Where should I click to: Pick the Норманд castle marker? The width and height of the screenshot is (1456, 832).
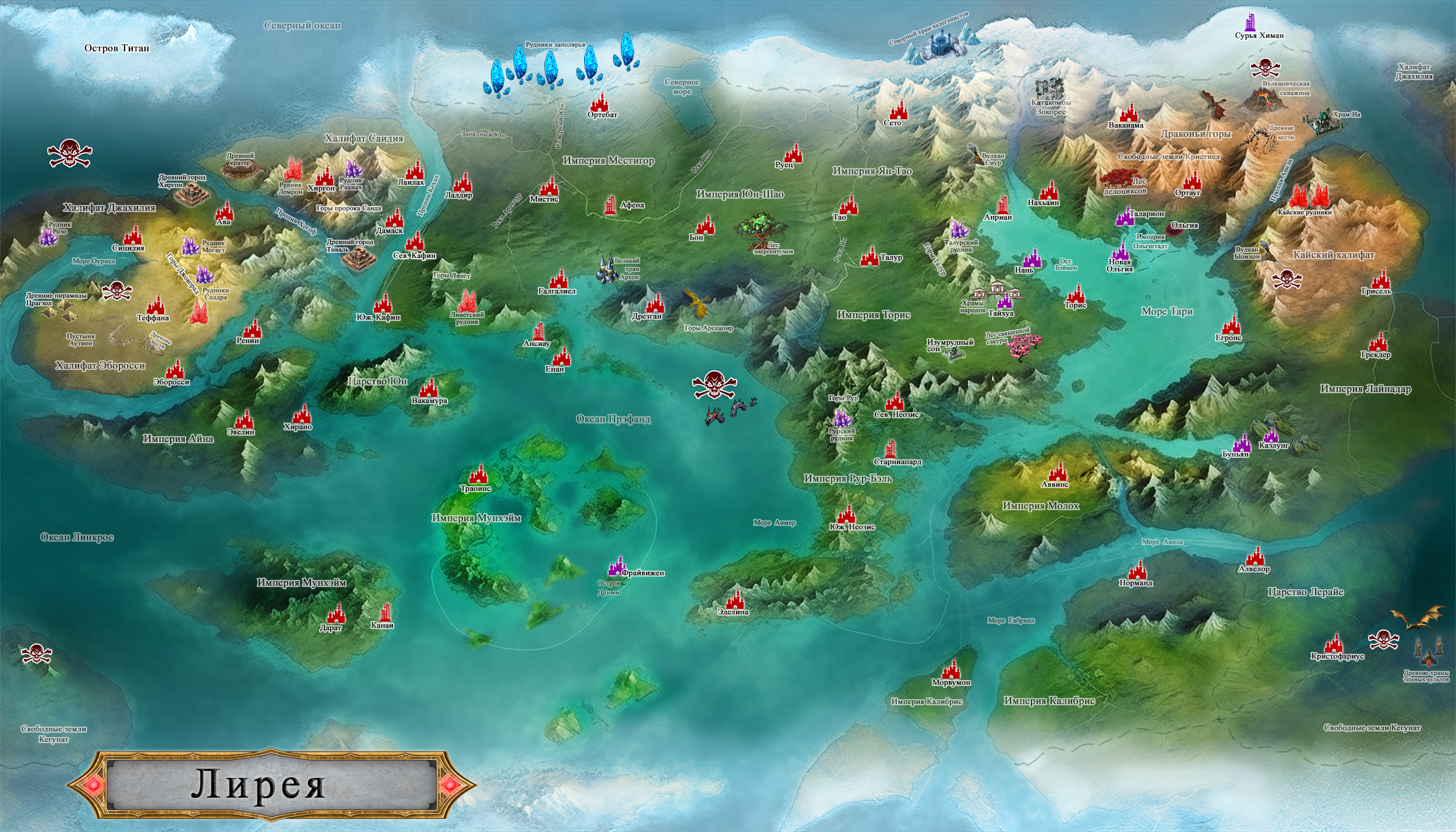(1137, 570)
